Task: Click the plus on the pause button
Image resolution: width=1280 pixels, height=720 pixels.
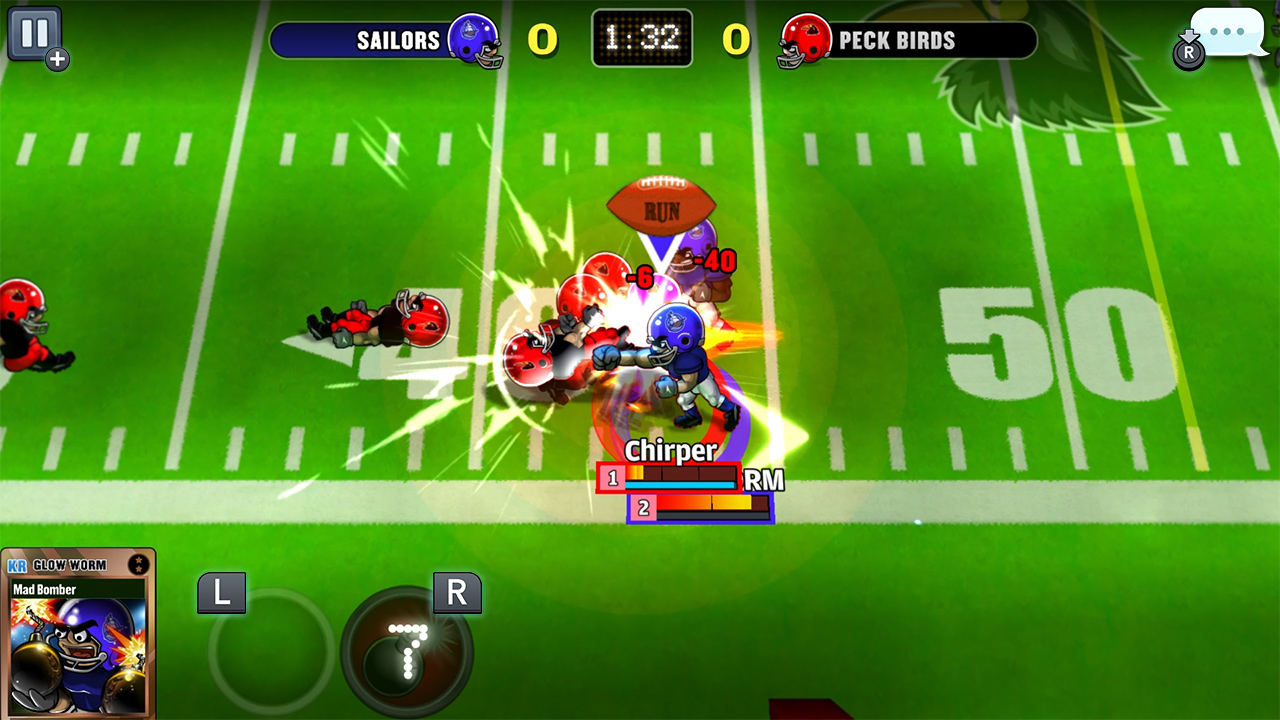Action: [59, 60]
